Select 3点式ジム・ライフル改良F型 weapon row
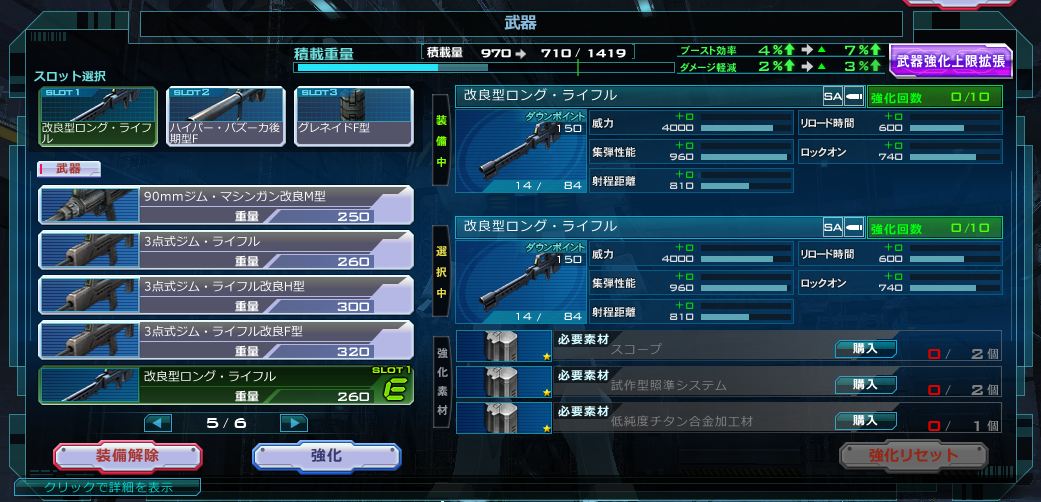This screenshot has width=1041, height=502. click(x=226, y=340)
